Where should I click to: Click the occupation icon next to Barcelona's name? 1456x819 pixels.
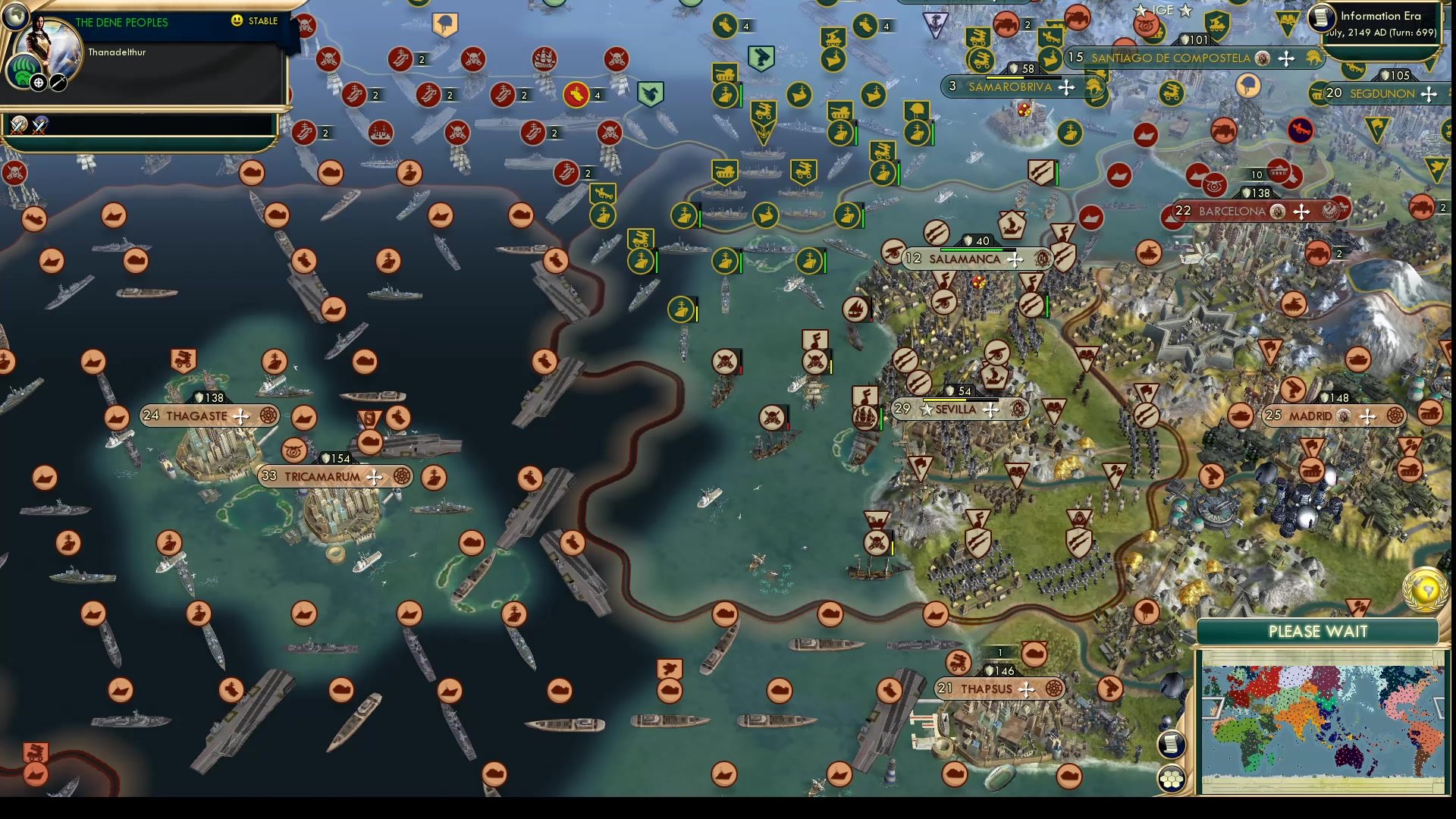(1276, 212)
